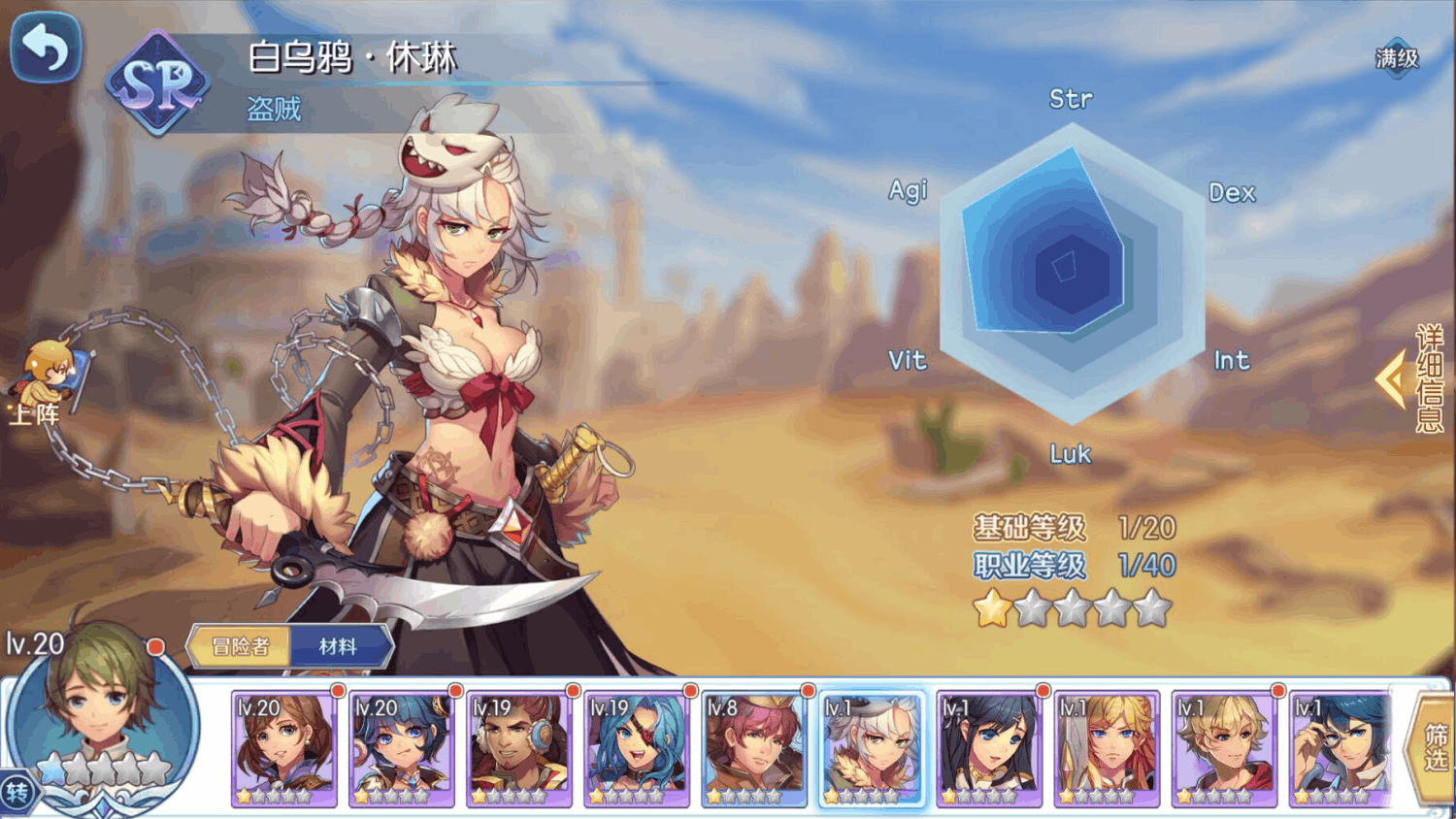Tap the 满级 max level button
1456x819 pixels.
[1397, 58]
